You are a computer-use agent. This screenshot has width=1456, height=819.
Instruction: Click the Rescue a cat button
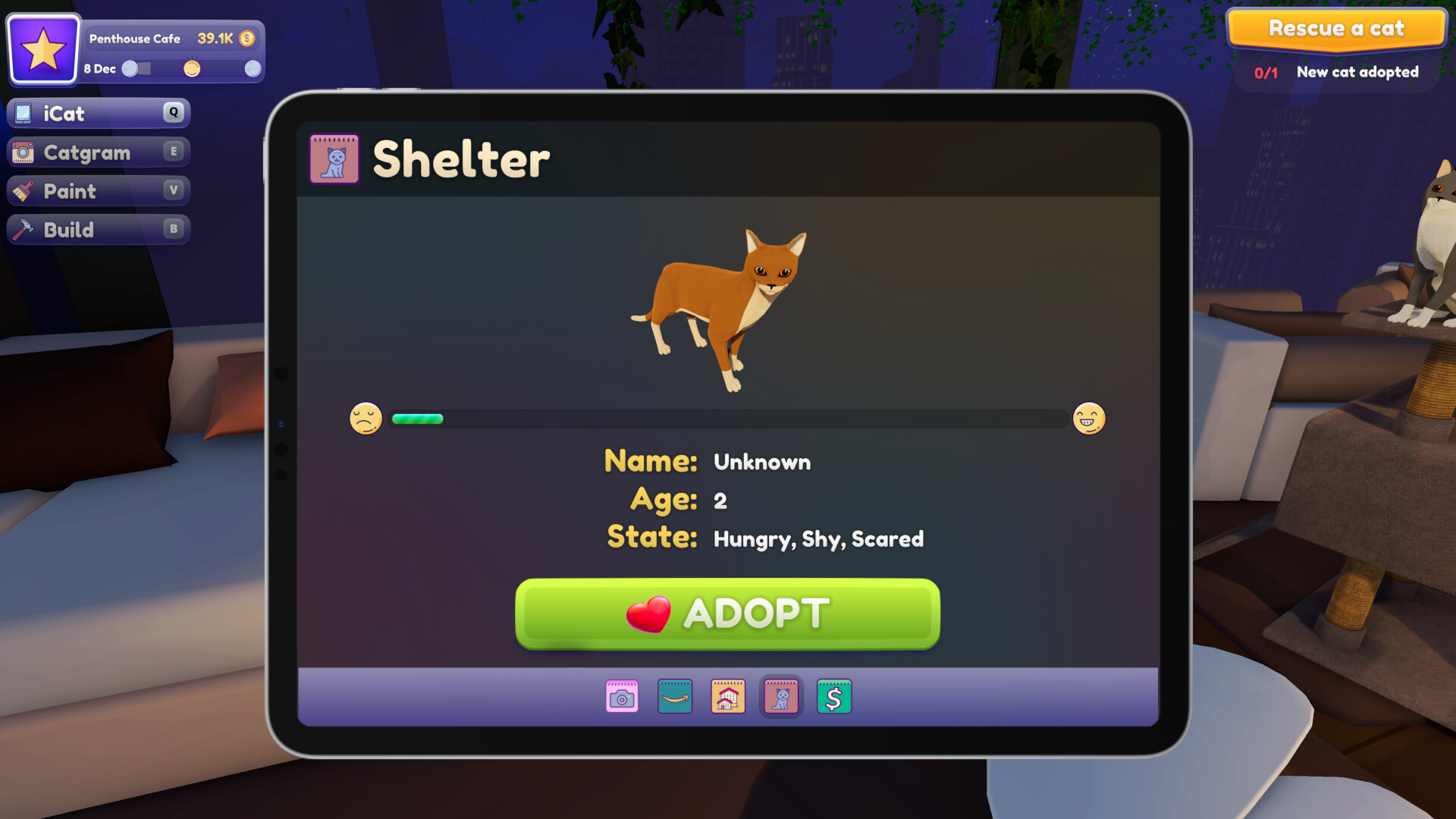point(1336,29)
